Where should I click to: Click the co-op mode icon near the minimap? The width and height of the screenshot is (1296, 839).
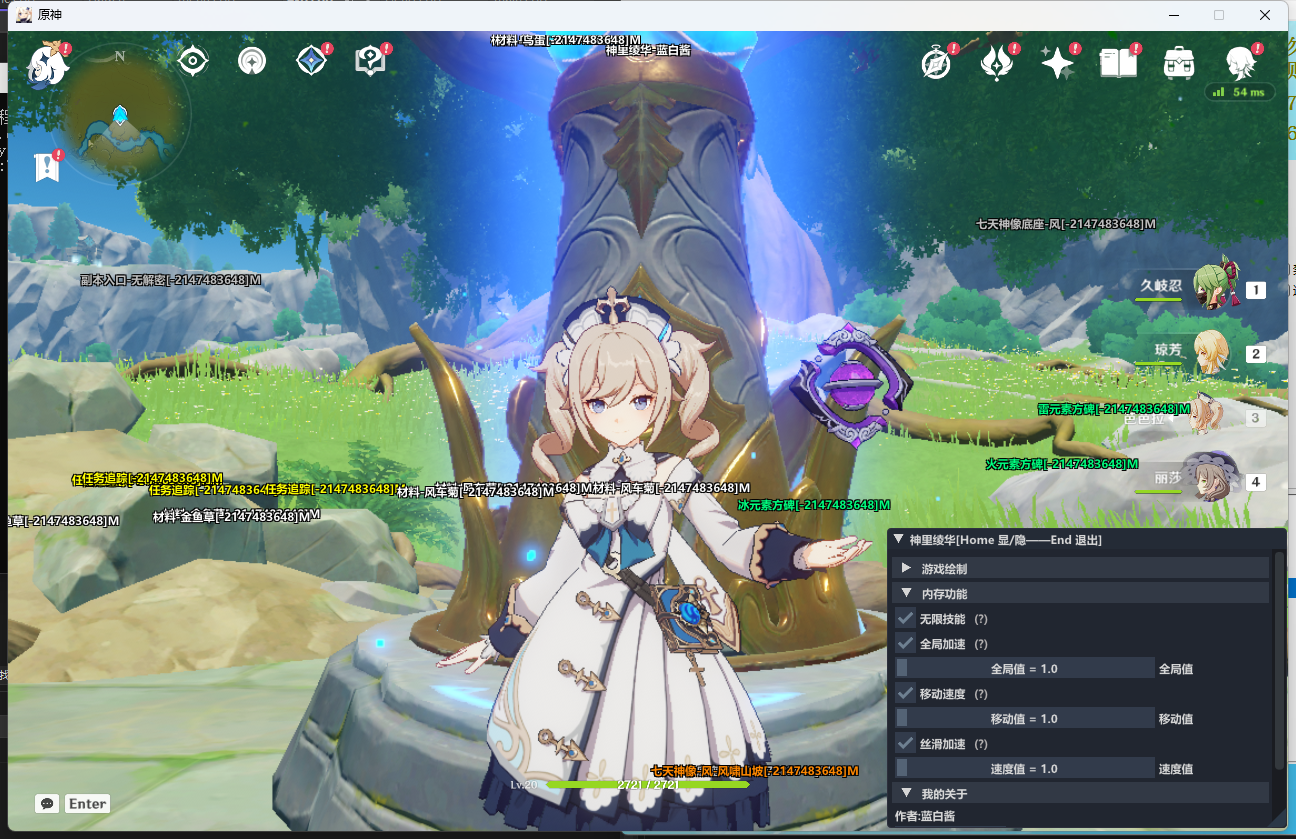251,60
